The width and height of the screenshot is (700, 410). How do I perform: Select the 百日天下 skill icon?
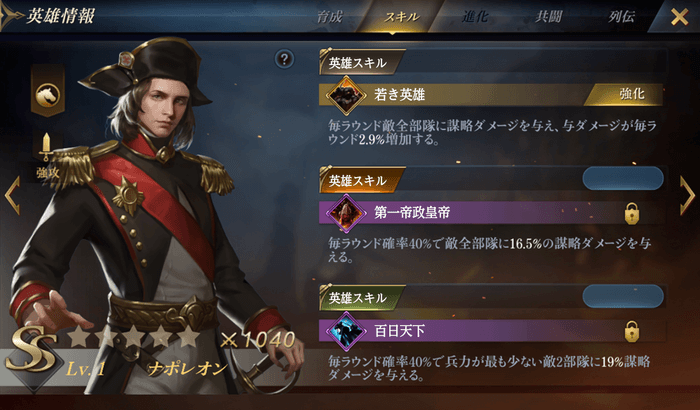[345, 330]
